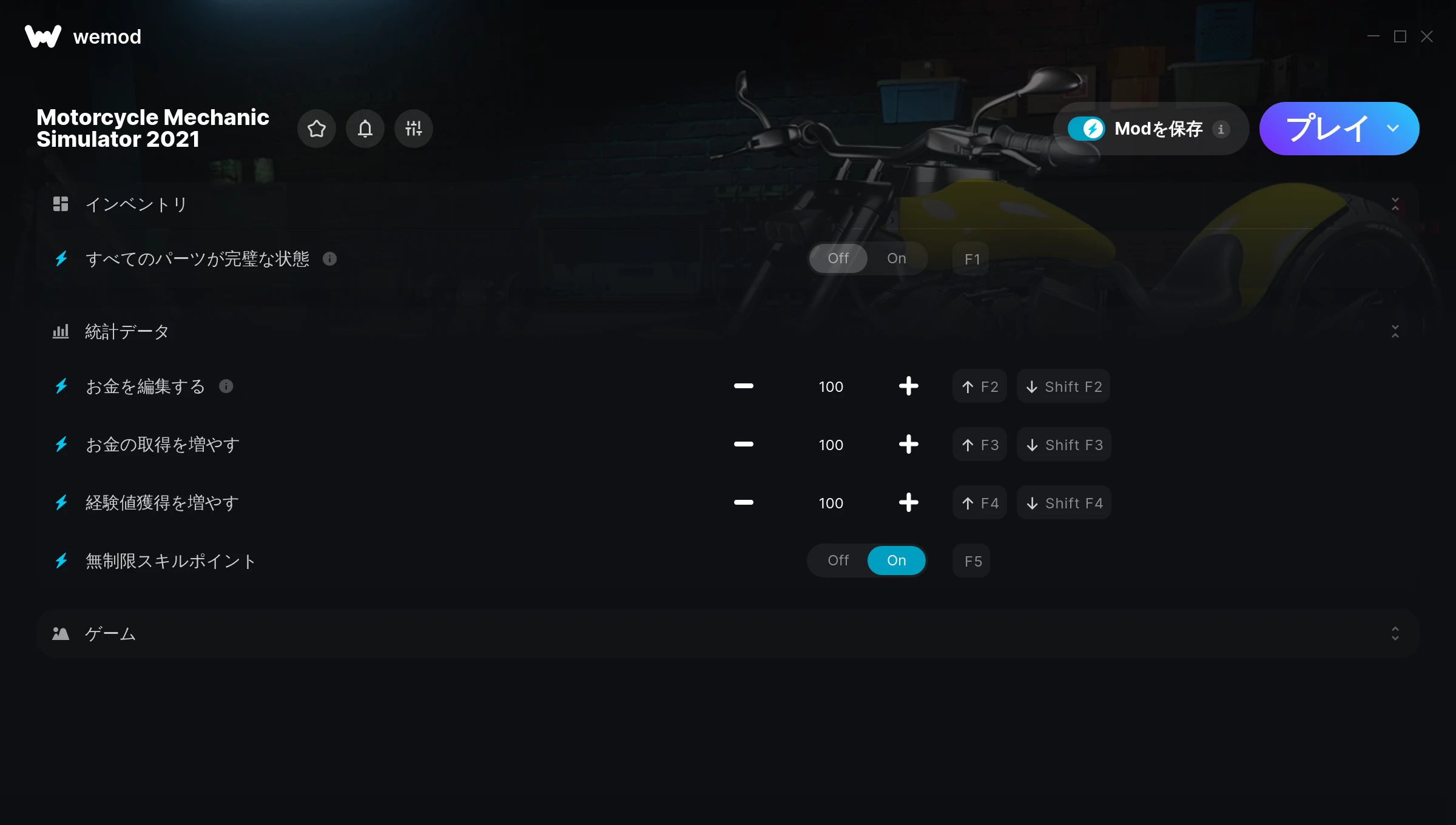Open the dropdown arrow on the play button

[x=1393, y=129]
